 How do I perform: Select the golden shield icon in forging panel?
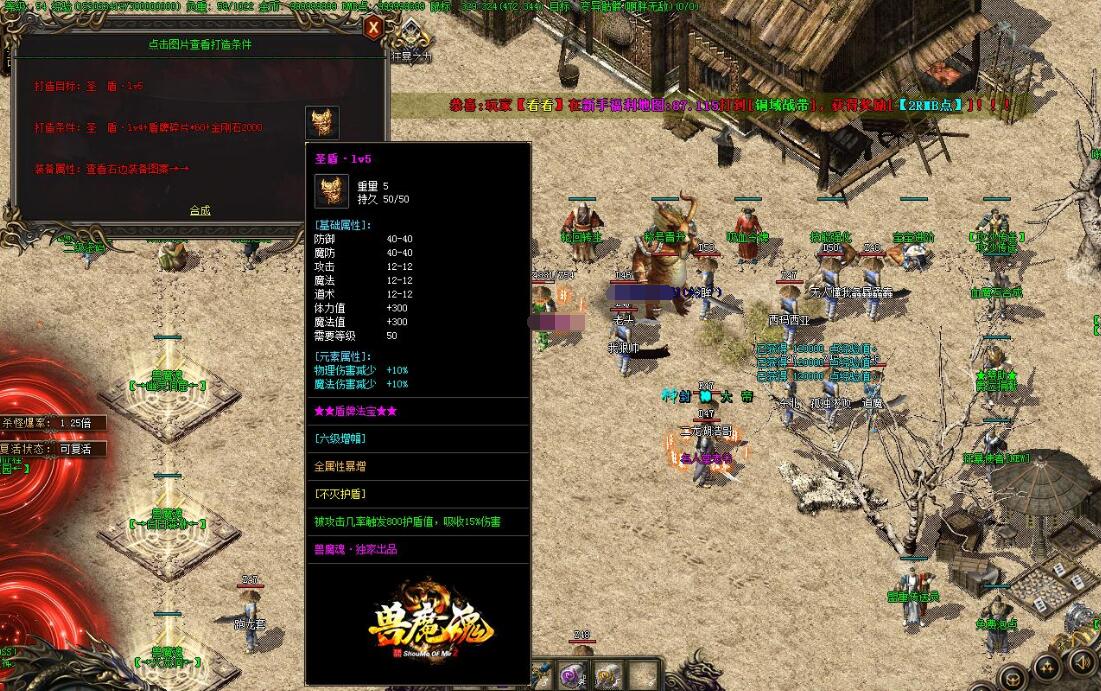322,124
